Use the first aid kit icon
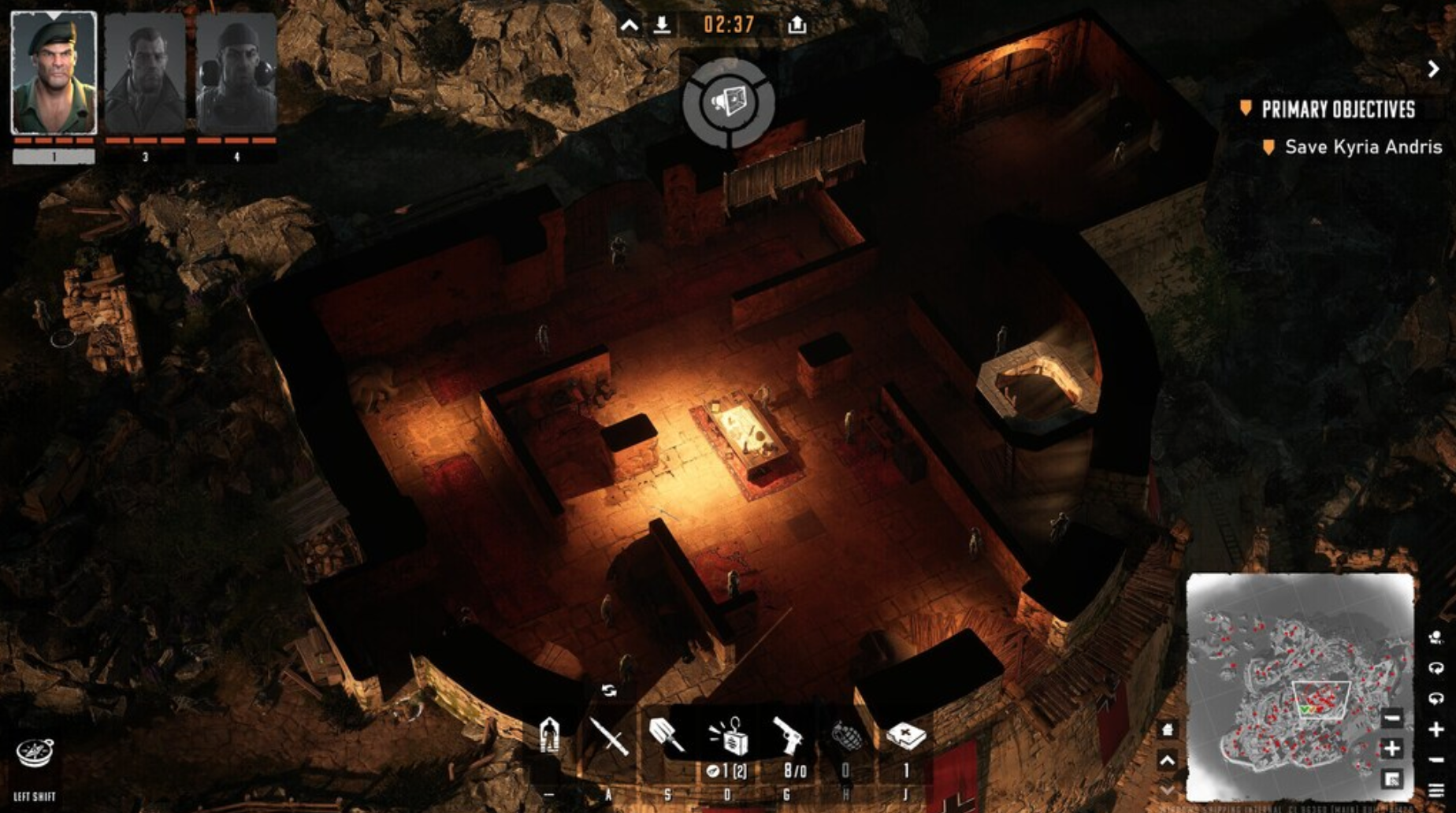This screenshot has width=1456, height=813. click(907, 737)
